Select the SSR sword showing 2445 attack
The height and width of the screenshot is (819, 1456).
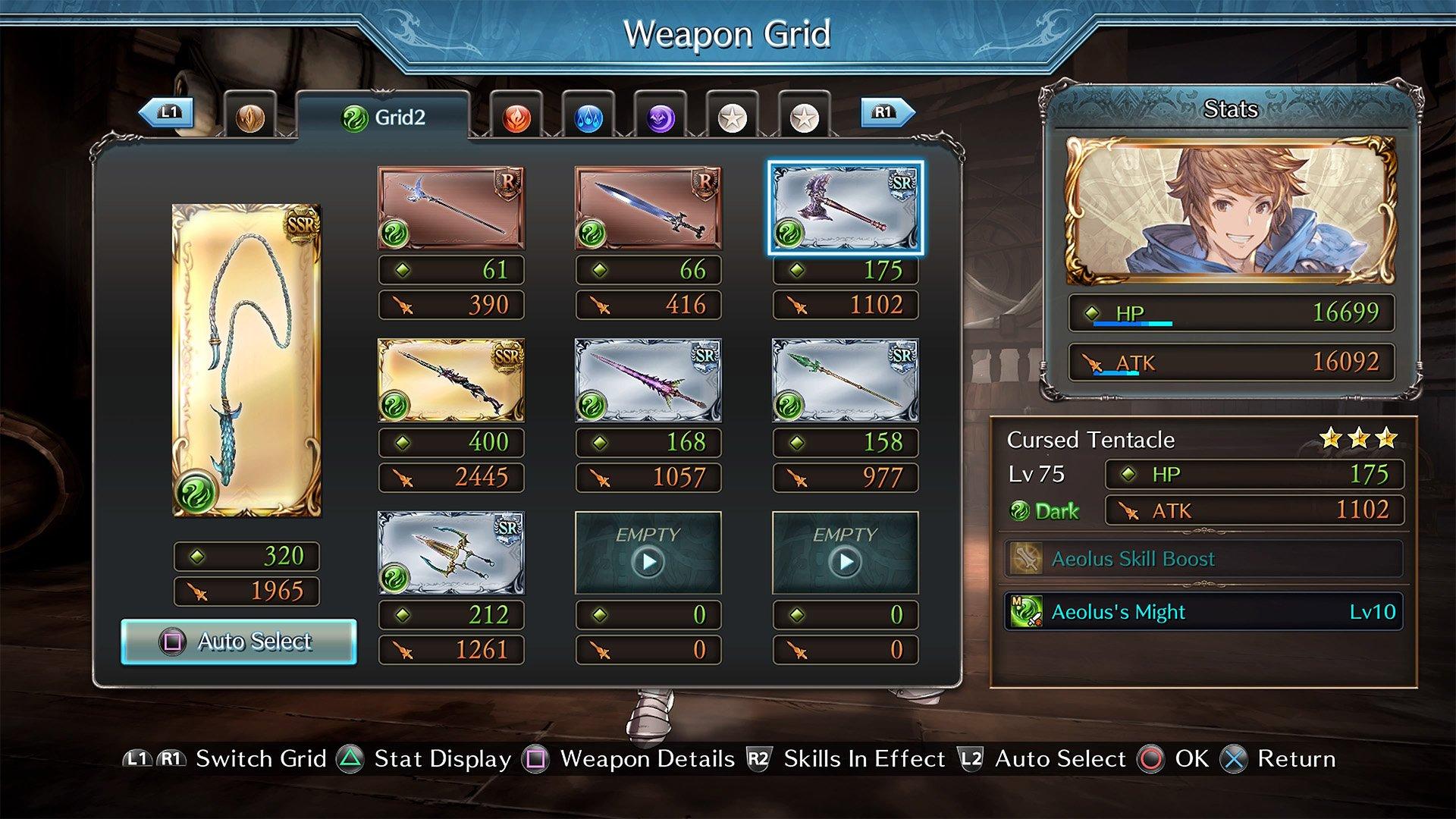click(x=451, y=381)
